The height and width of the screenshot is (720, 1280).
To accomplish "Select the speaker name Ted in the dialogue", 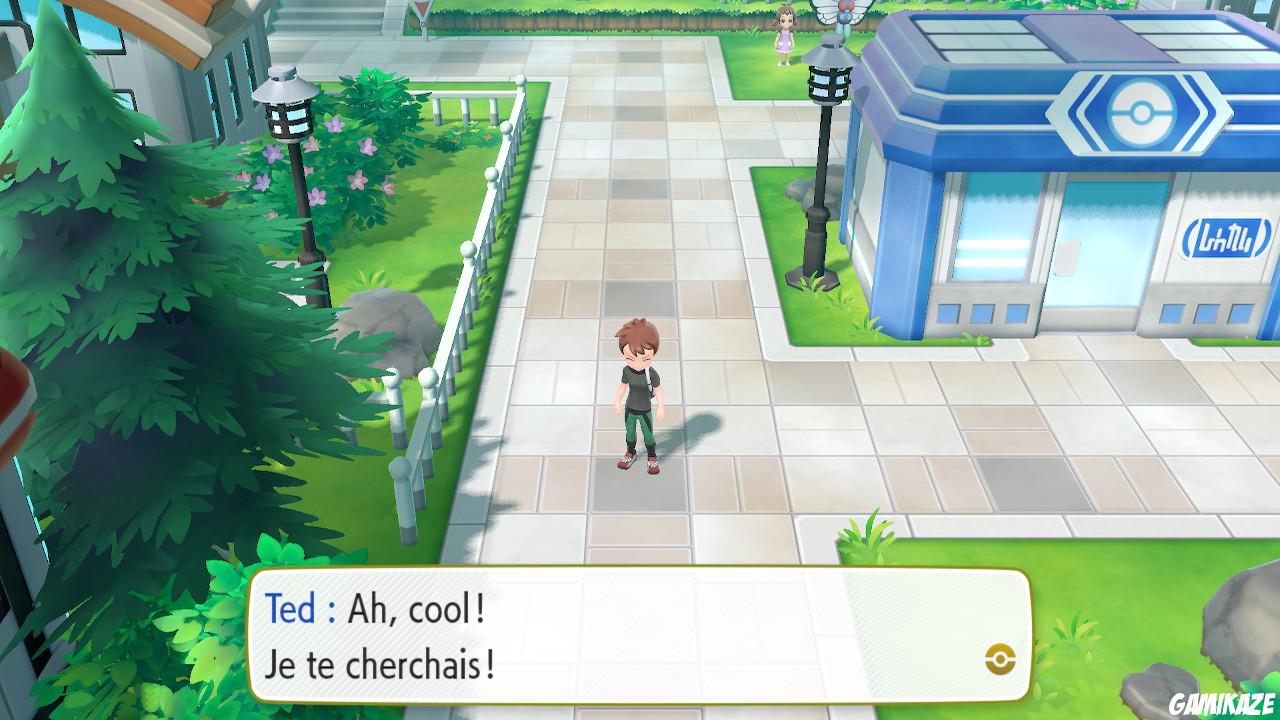I will point(291,608).
